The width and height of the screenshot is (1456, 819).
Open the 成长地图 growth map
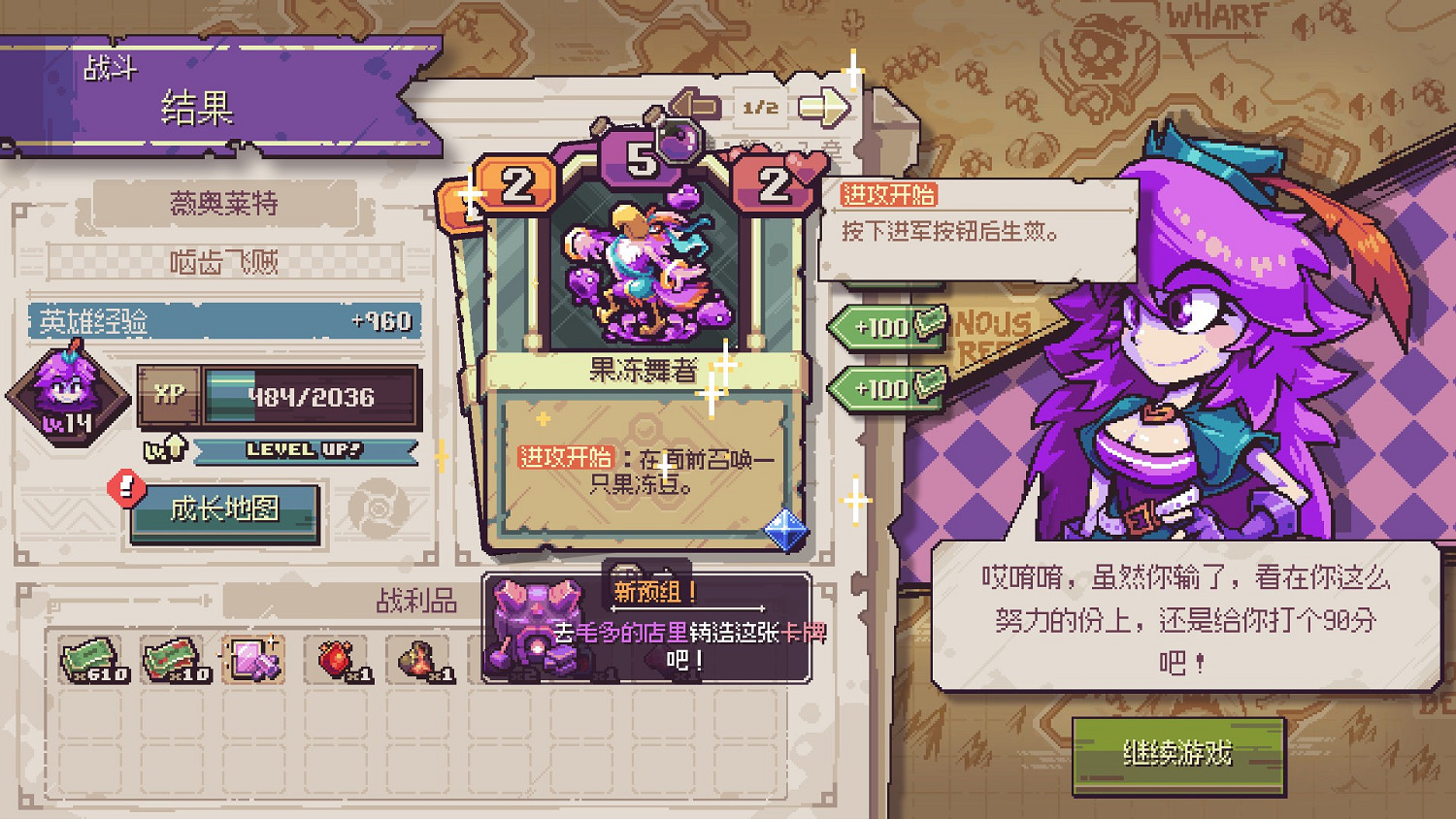[x=225, y=509]
